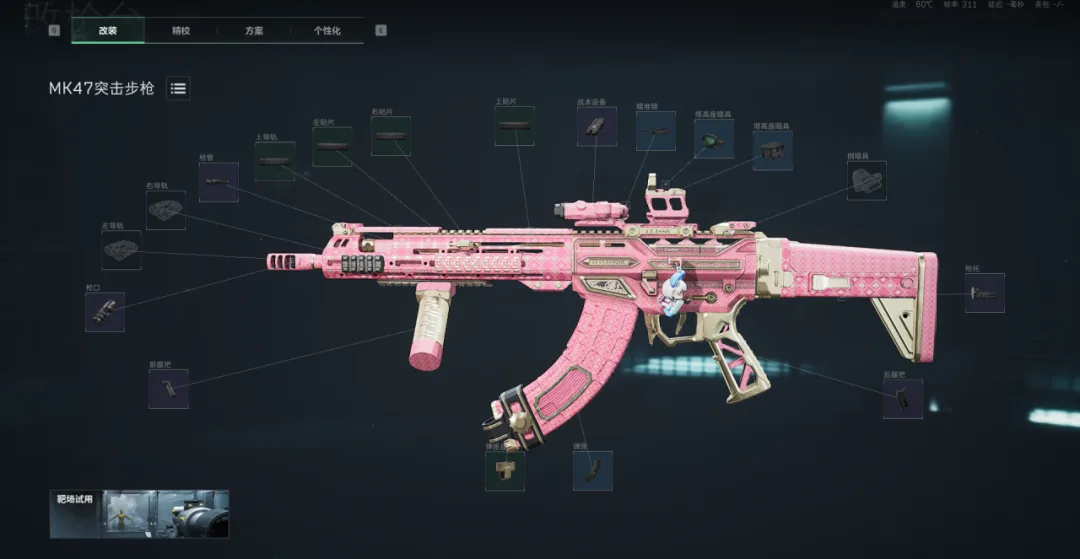1080x559 pixels.
Task: Open the 右贴片 right patch slot
Action: click(x=391, y=136)
